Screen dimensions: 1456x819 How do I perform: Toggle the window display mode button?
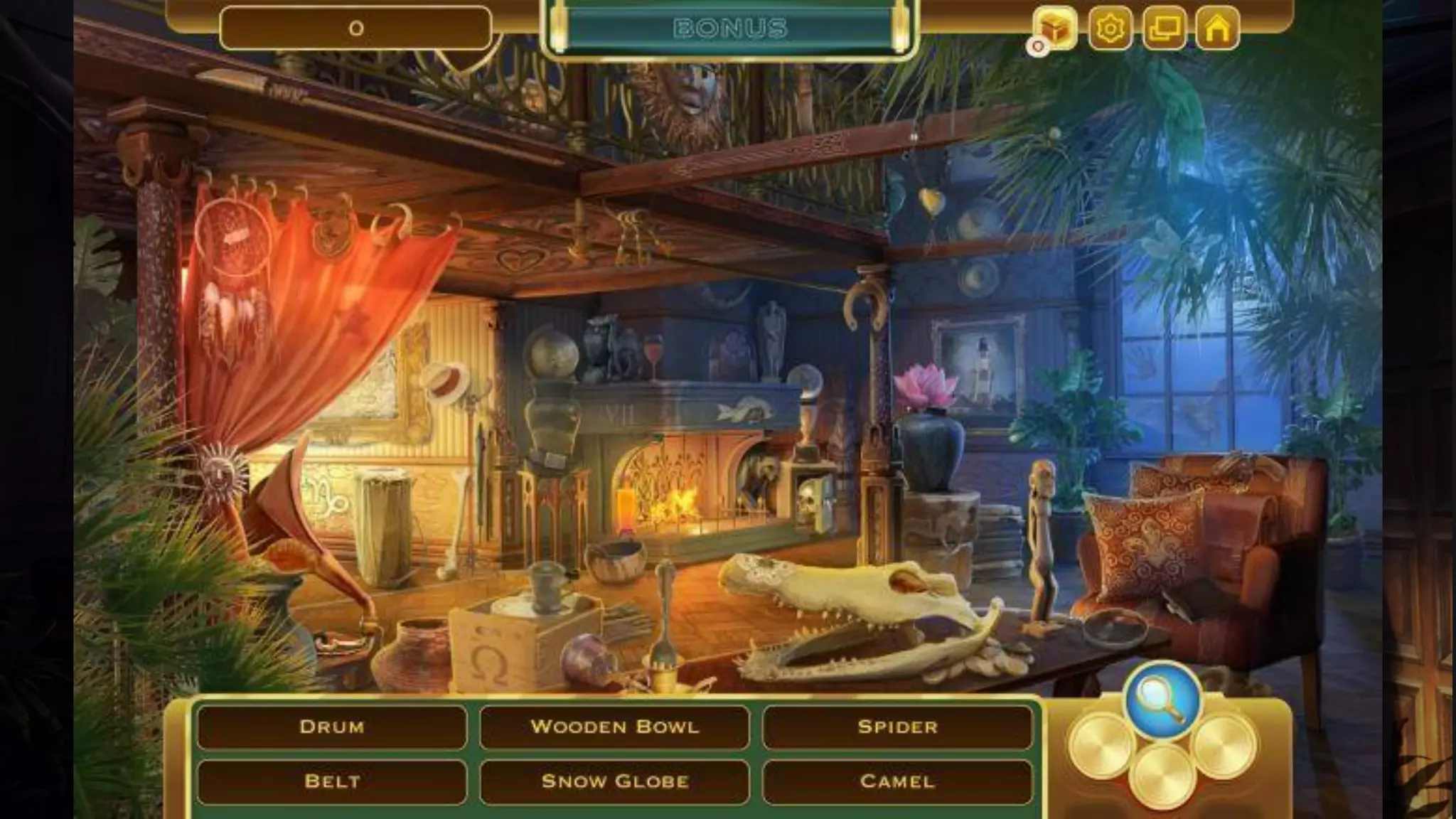point(1164,28)
